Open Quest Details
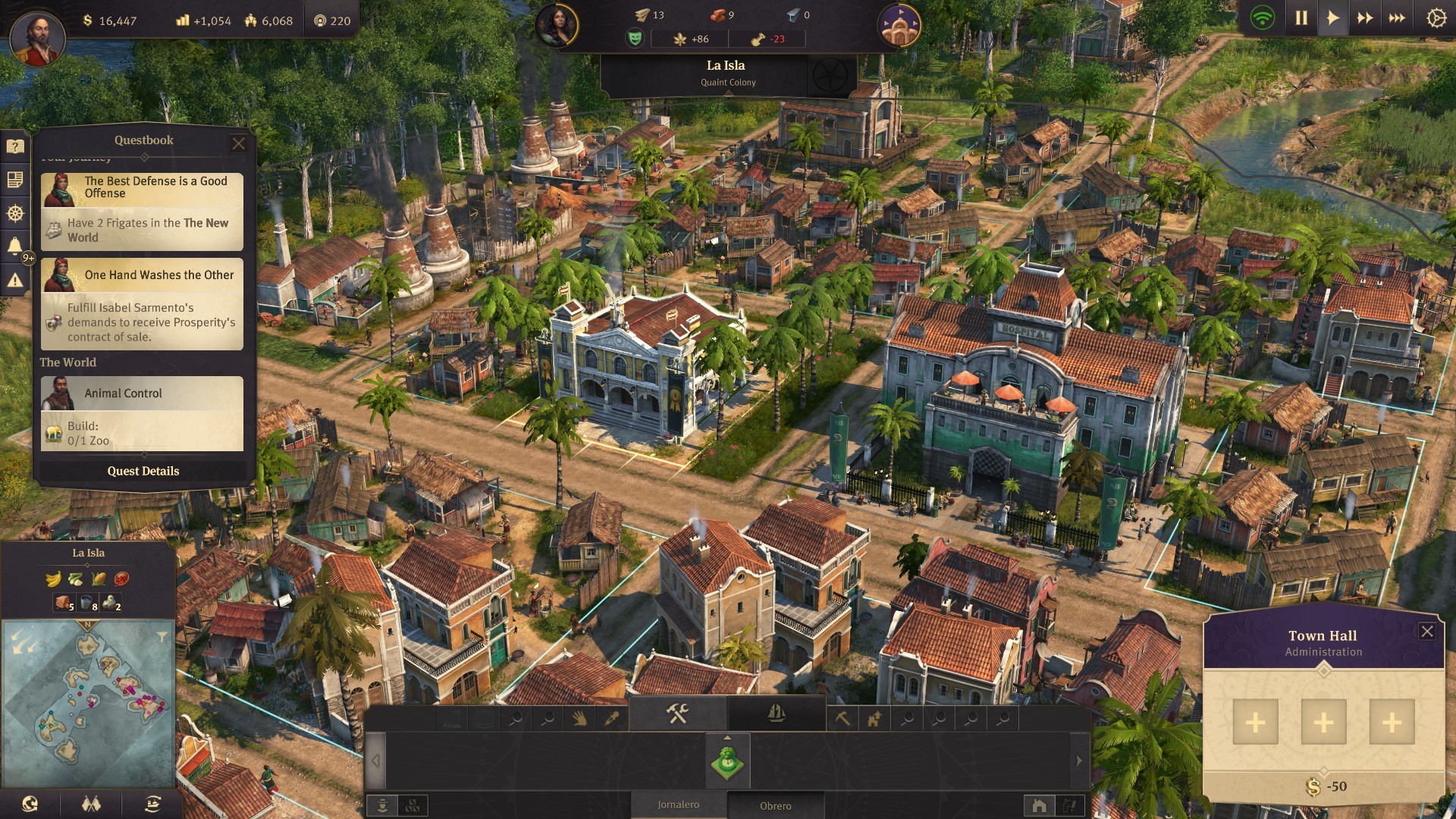Image resolution: width=1456 pixels, height=819 pixels. [143, 471]
